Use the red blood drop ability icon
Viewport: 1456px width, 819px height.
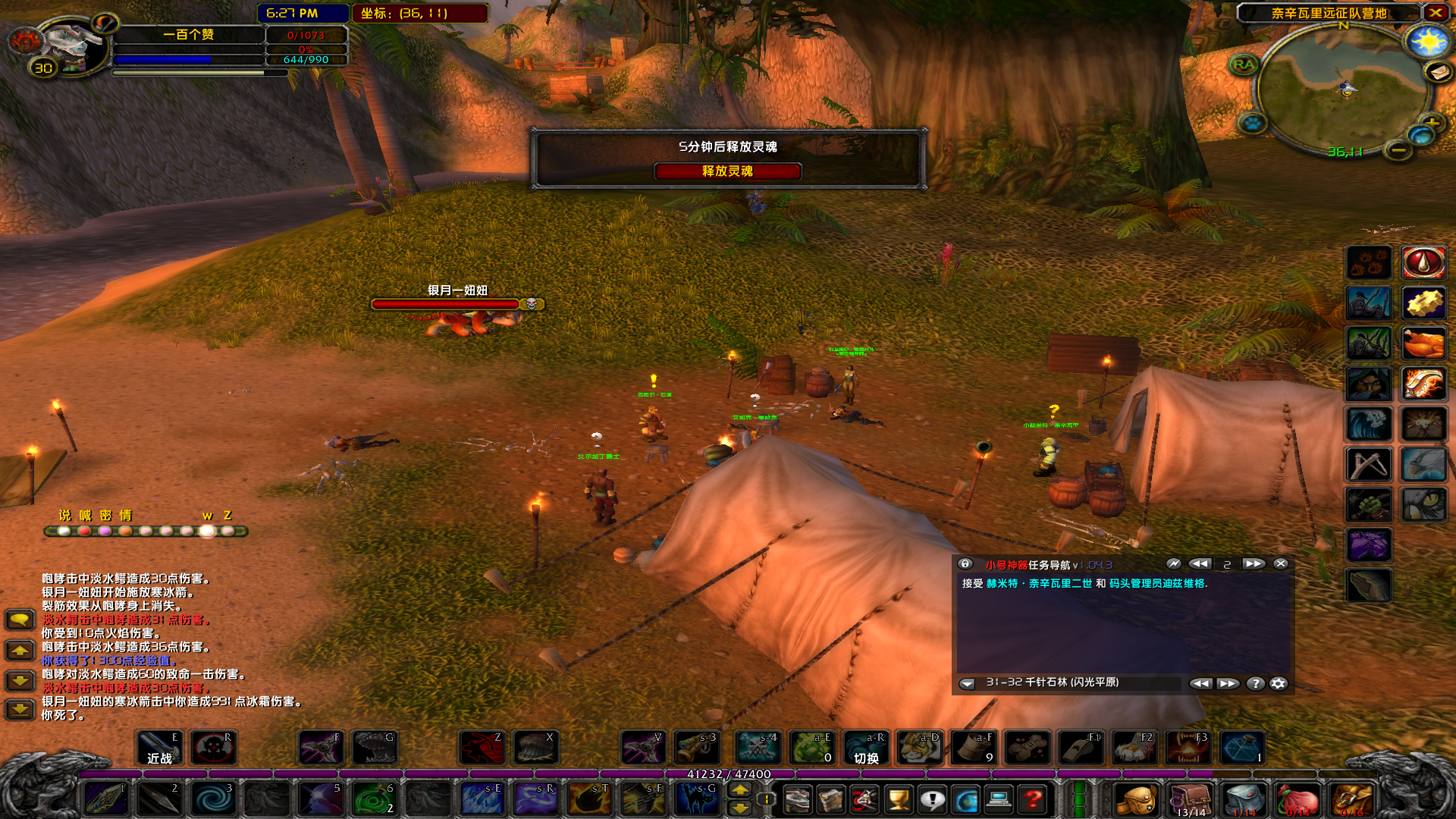1423,262
